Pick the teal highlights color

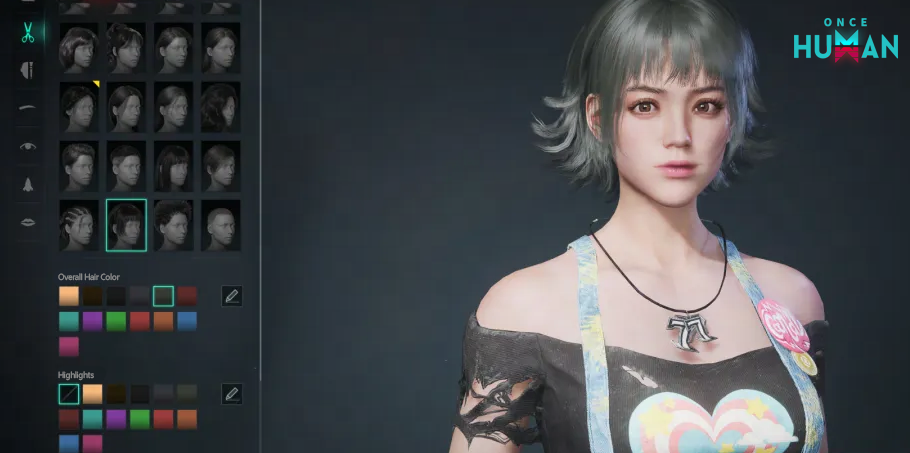coord(92,419)
